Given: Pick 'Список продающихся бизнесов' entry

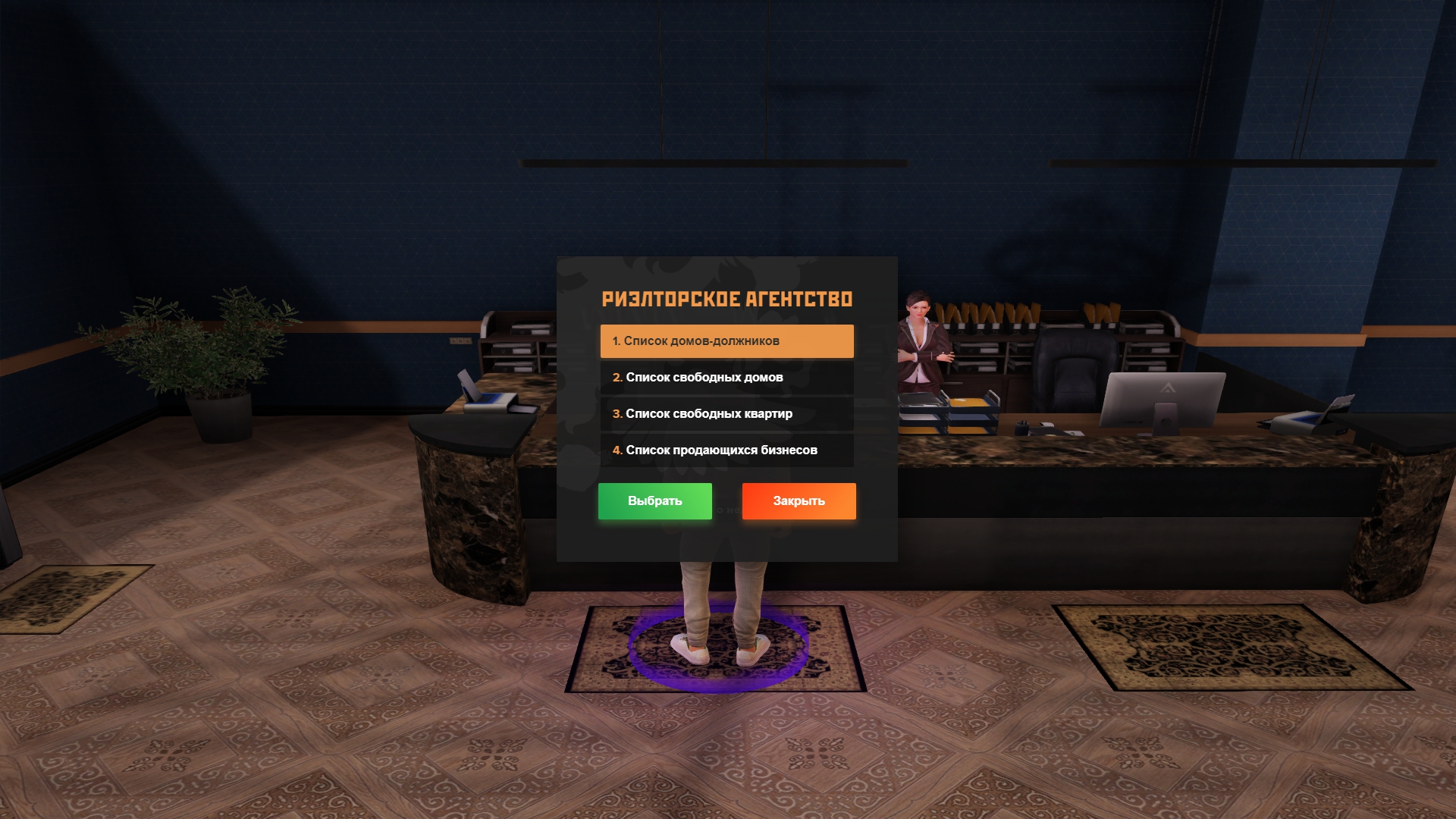Looking at the screenshot, I should click(x=726, y=450).
